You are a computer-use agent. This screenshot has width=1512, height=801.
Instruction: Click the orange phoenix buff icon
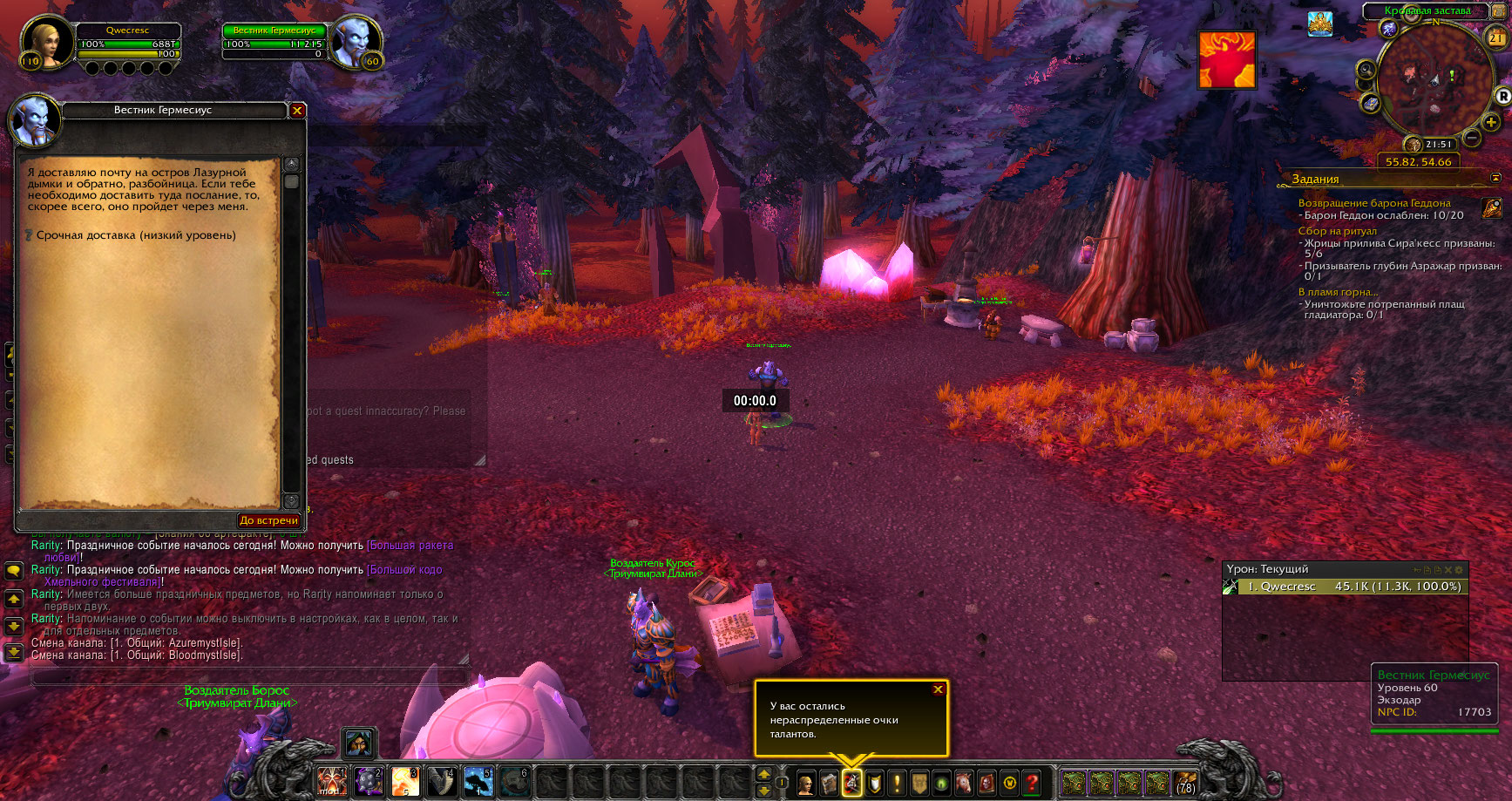1227,59
